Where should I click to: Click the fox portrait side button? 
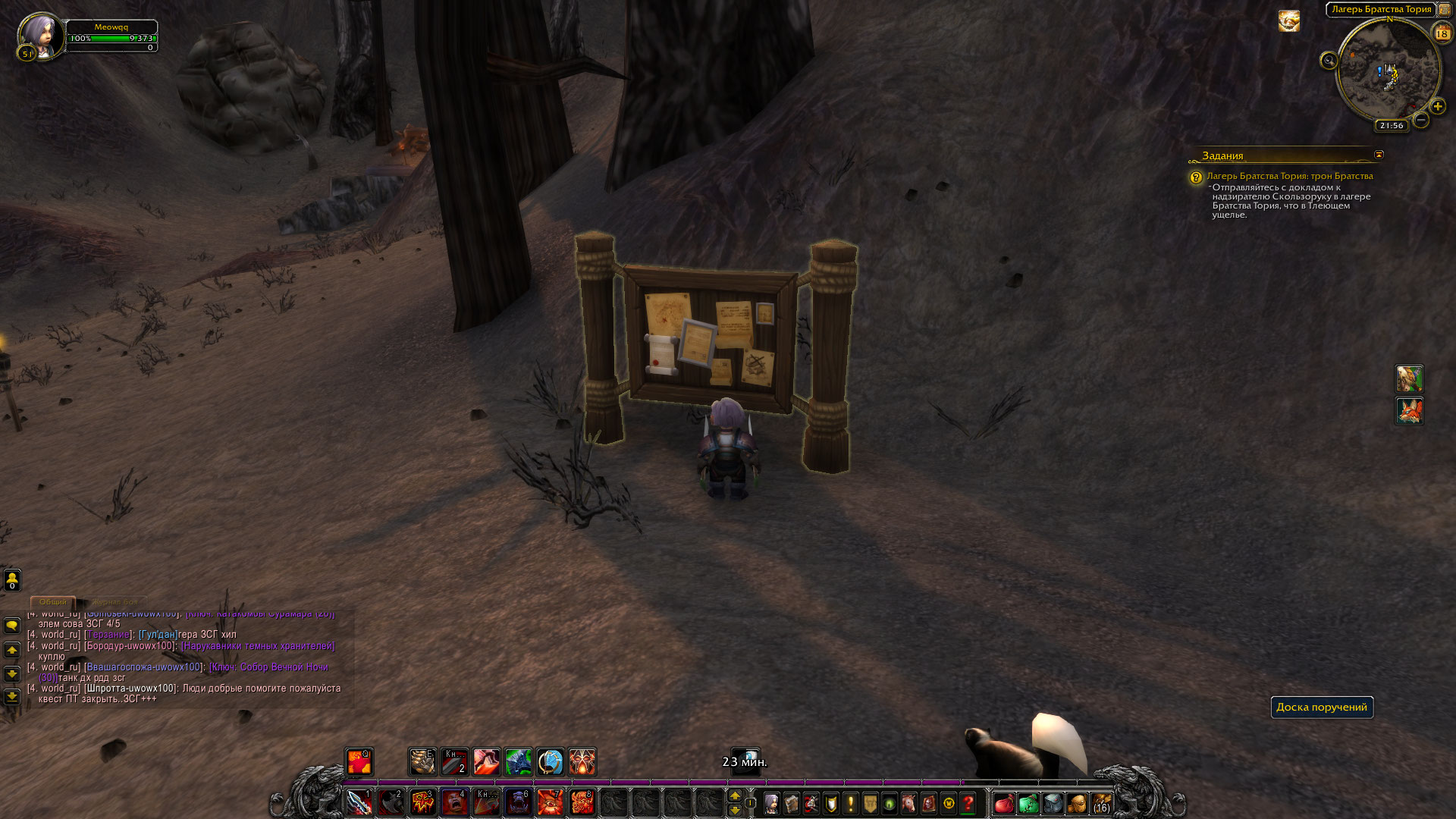pos(1409,411)
